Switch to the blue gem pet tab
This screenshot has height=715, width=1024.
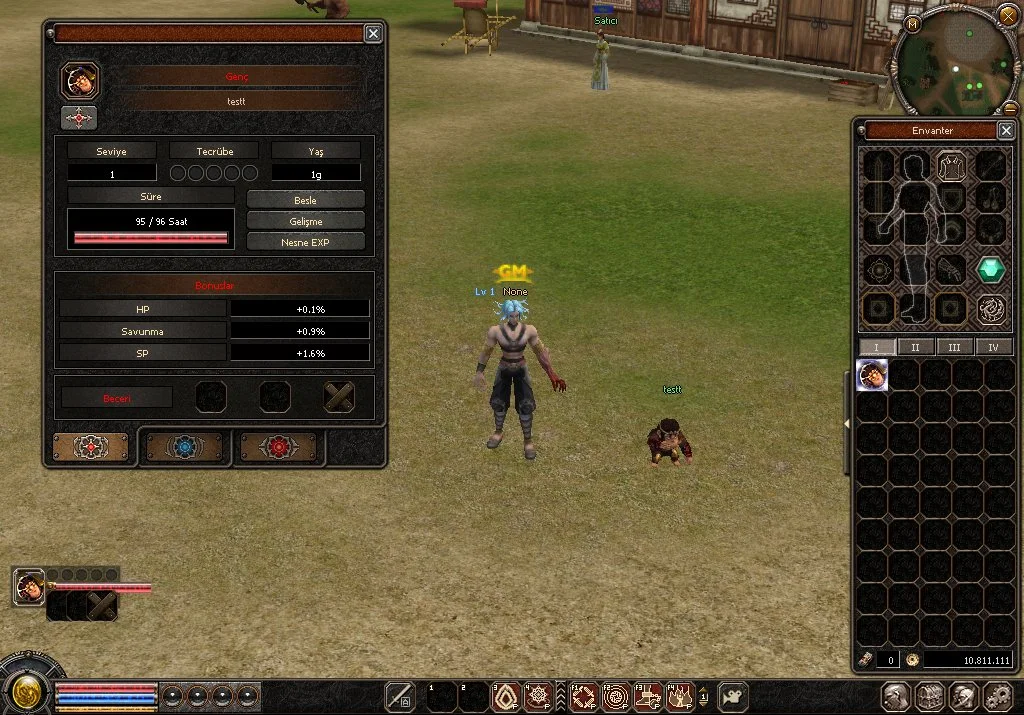point(185,448)
